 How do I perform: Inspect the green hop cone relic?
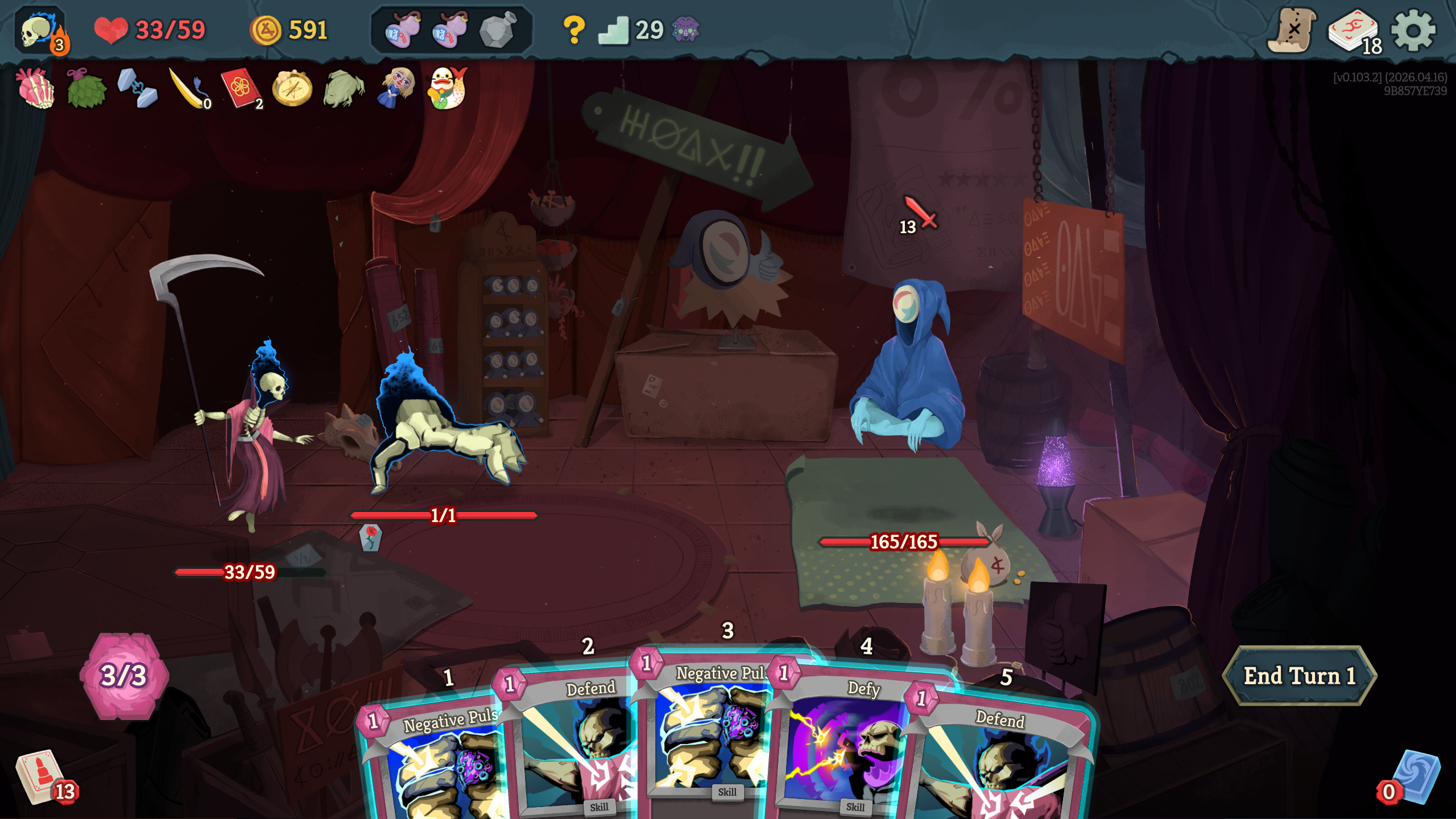coord(86,88)
